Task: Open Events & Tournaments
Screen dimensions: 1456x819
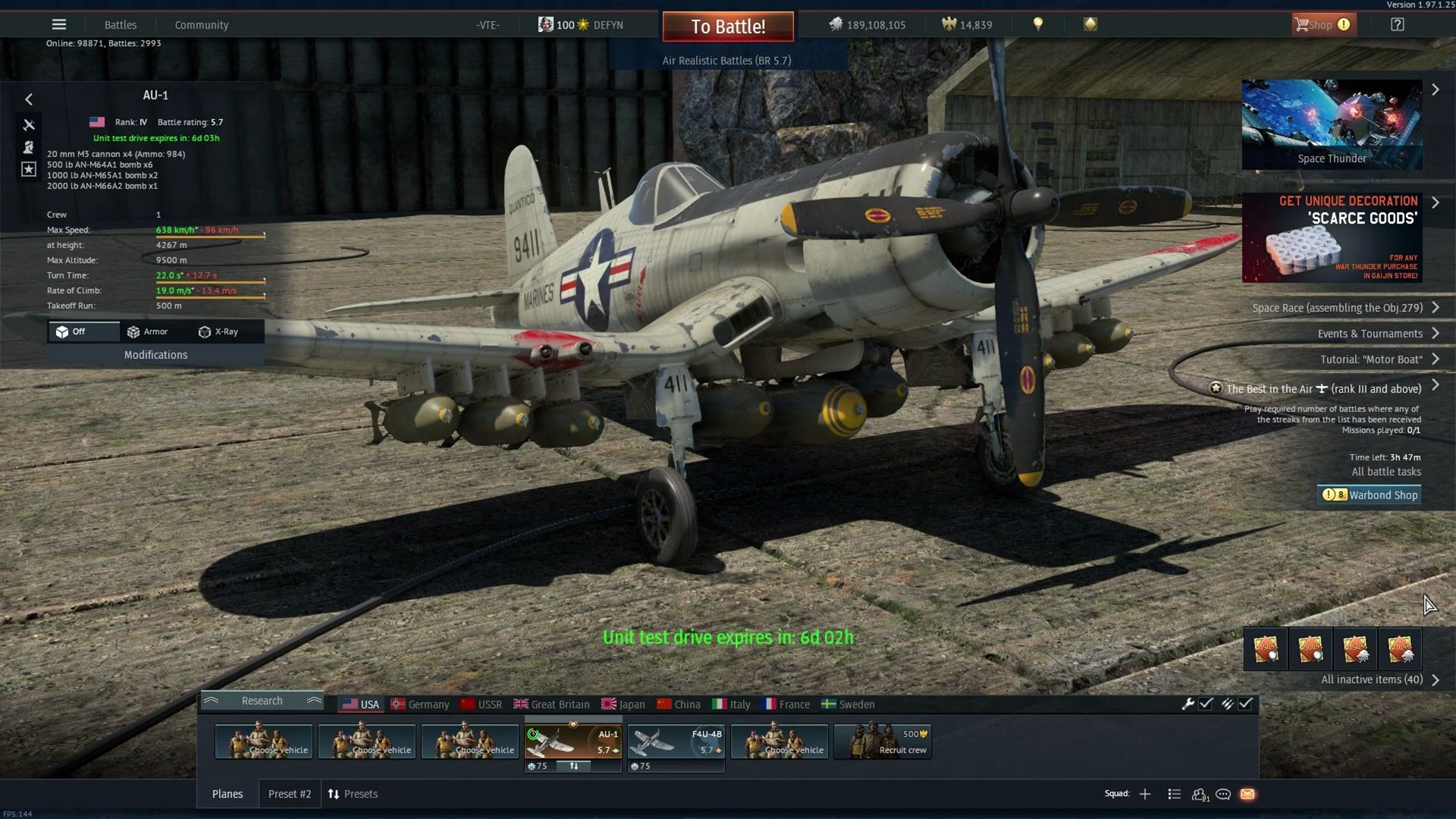Action: [x=1370, y=334]
